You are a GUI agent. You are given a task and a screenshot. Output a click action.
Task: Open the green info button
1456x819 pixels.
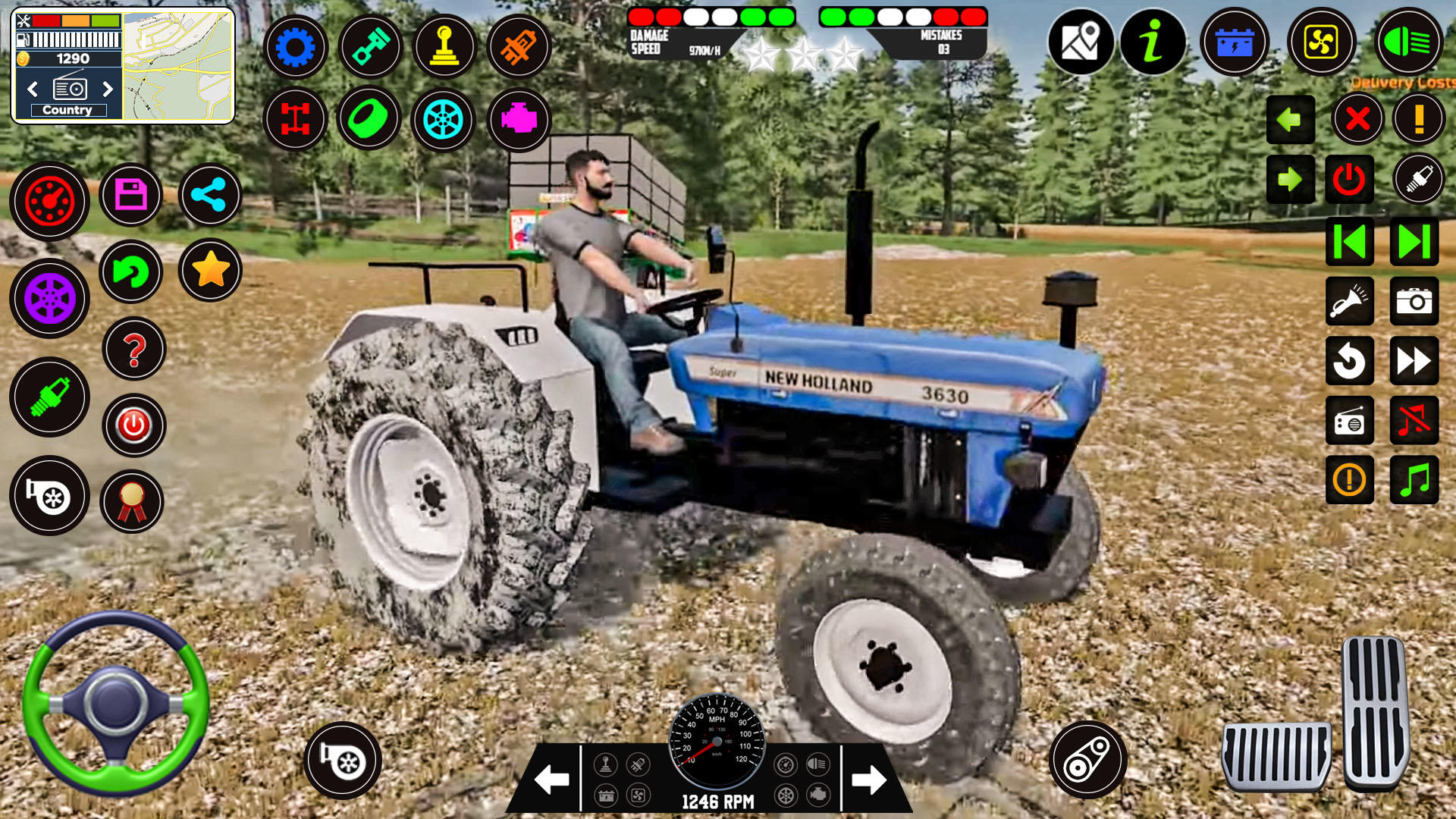[x=1152, y=42]
